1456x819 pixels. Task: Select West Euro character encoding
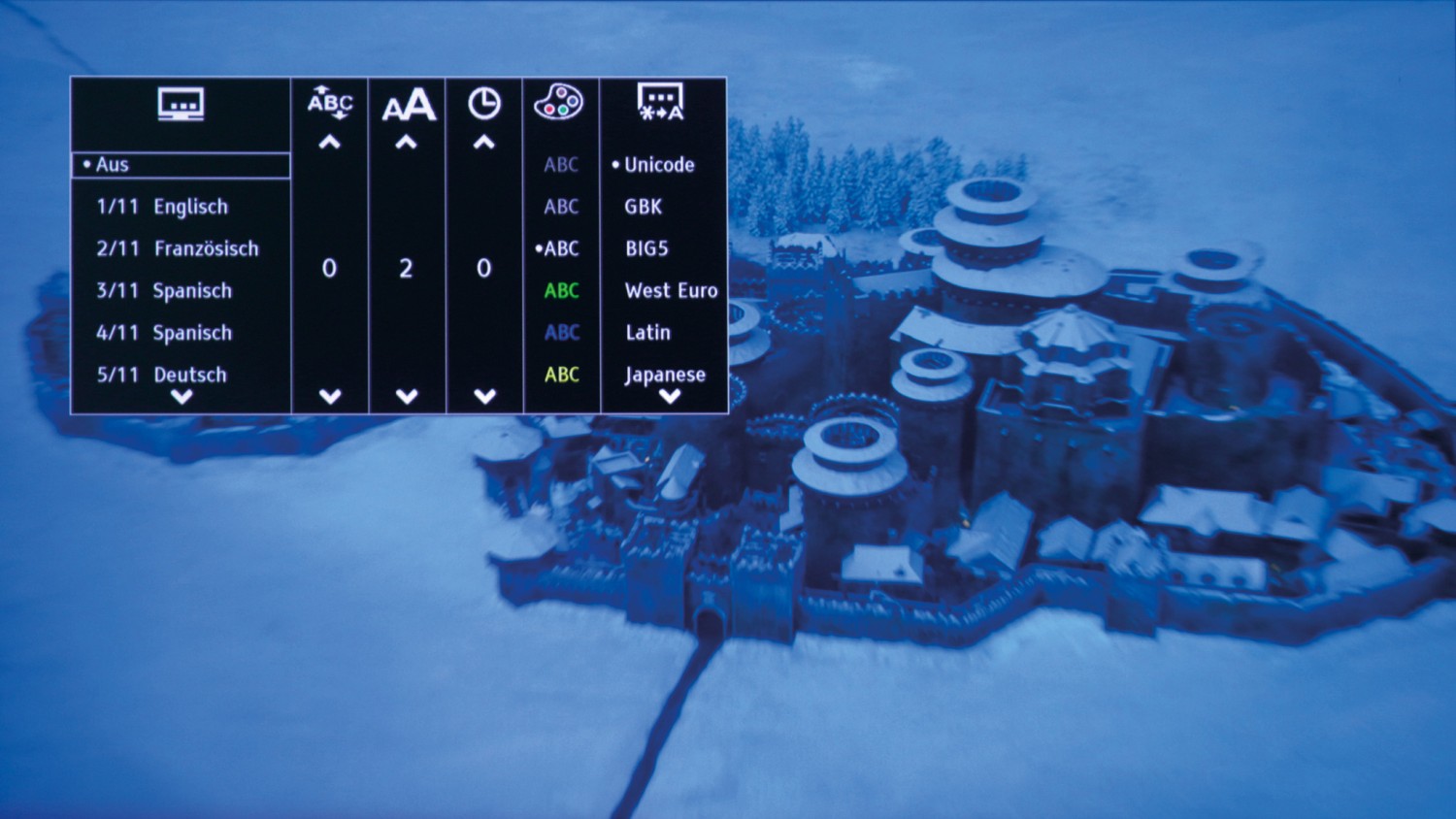[x=671, y=290]
